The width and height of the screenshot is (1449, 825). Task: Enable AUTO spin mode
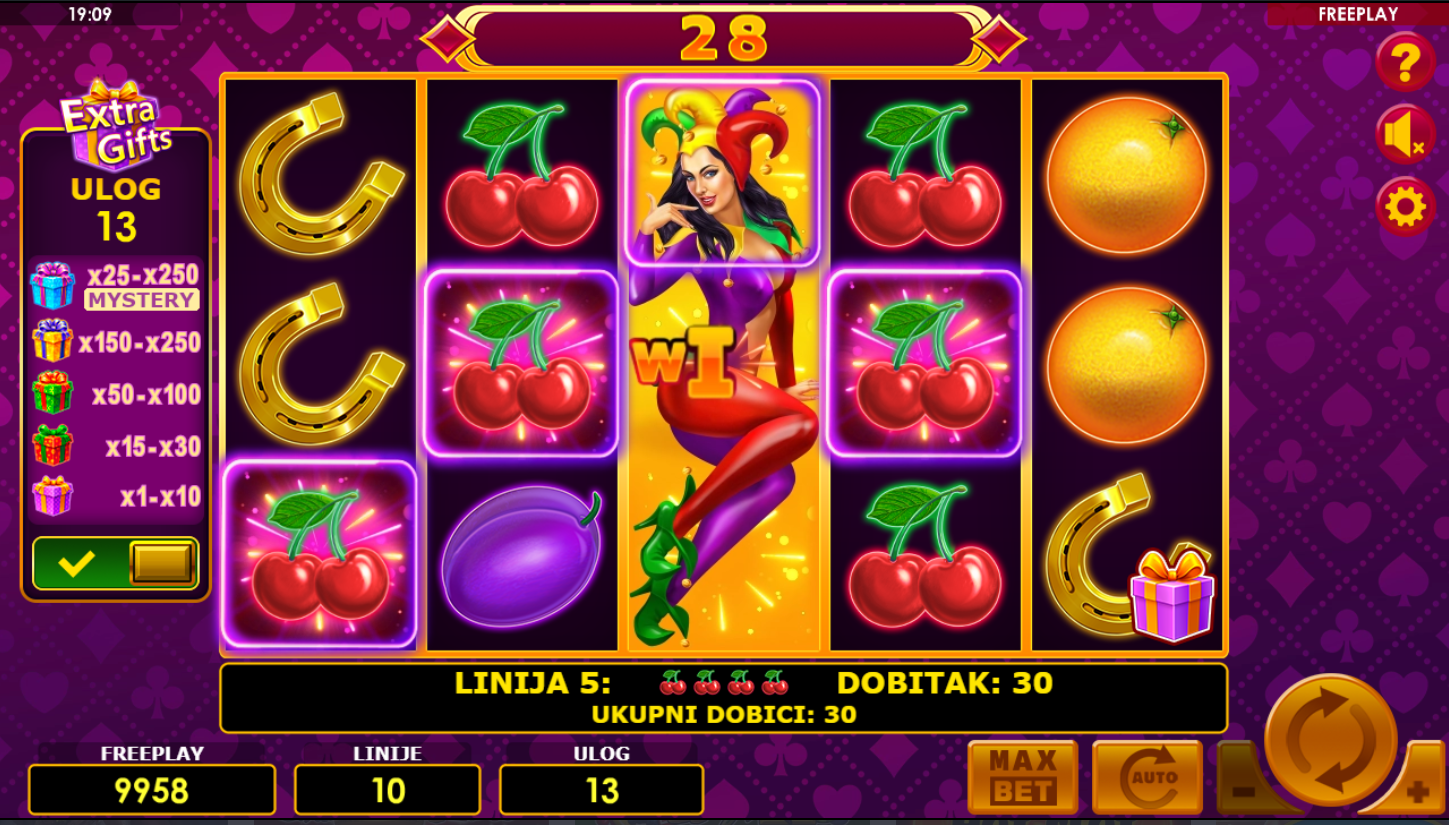pyautogui.click(x=1147, y=777)
